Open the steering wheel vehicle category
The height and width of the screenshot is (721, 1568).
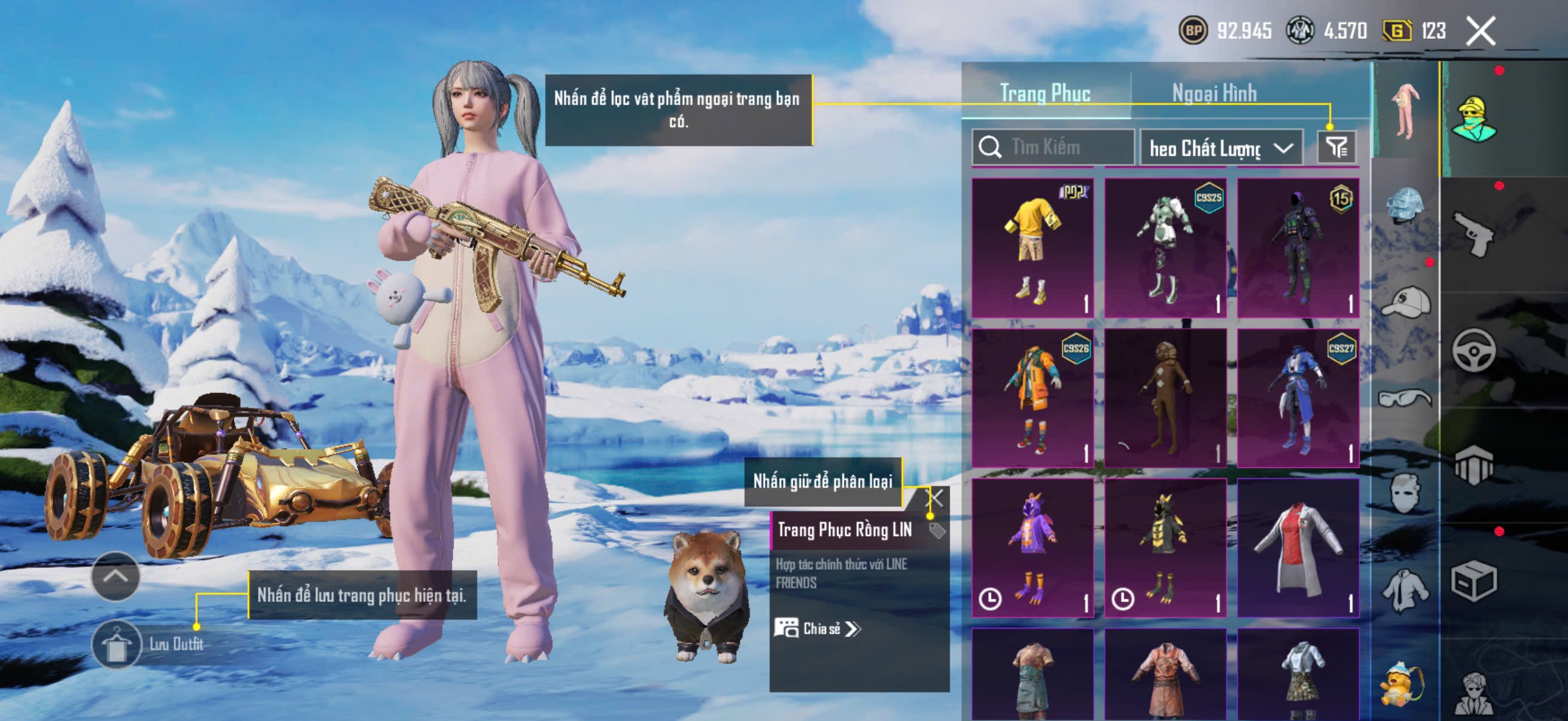[1474, 350]
